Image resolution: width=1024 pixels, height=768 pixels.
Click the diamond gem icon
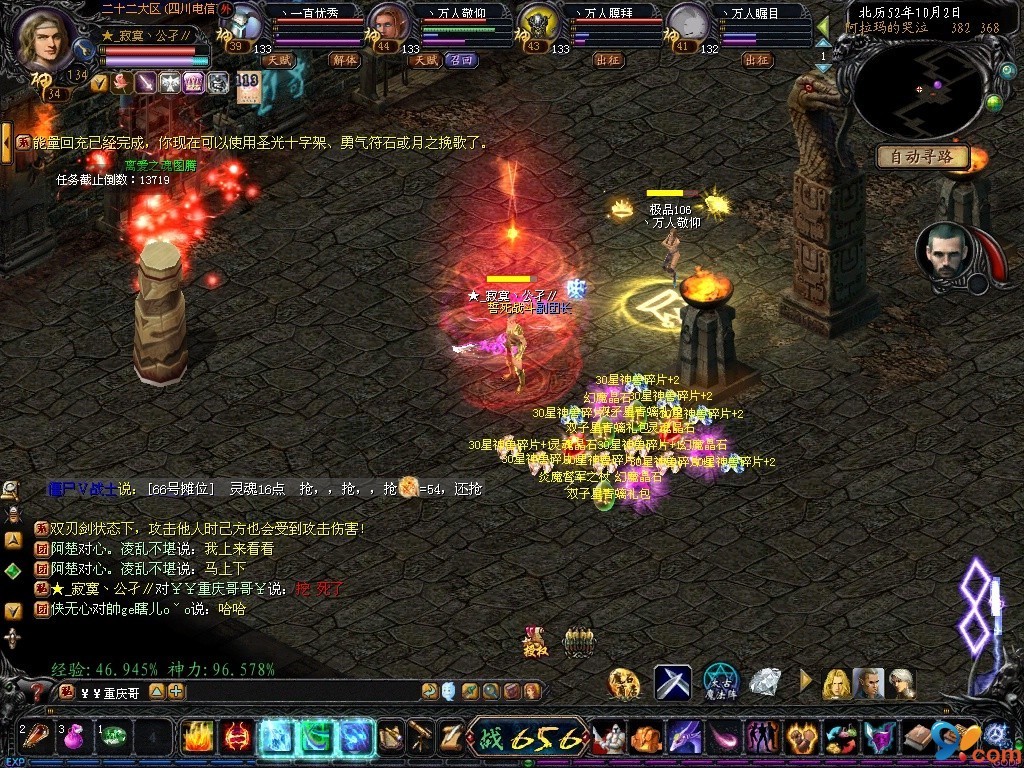click(x=765, y=682)
